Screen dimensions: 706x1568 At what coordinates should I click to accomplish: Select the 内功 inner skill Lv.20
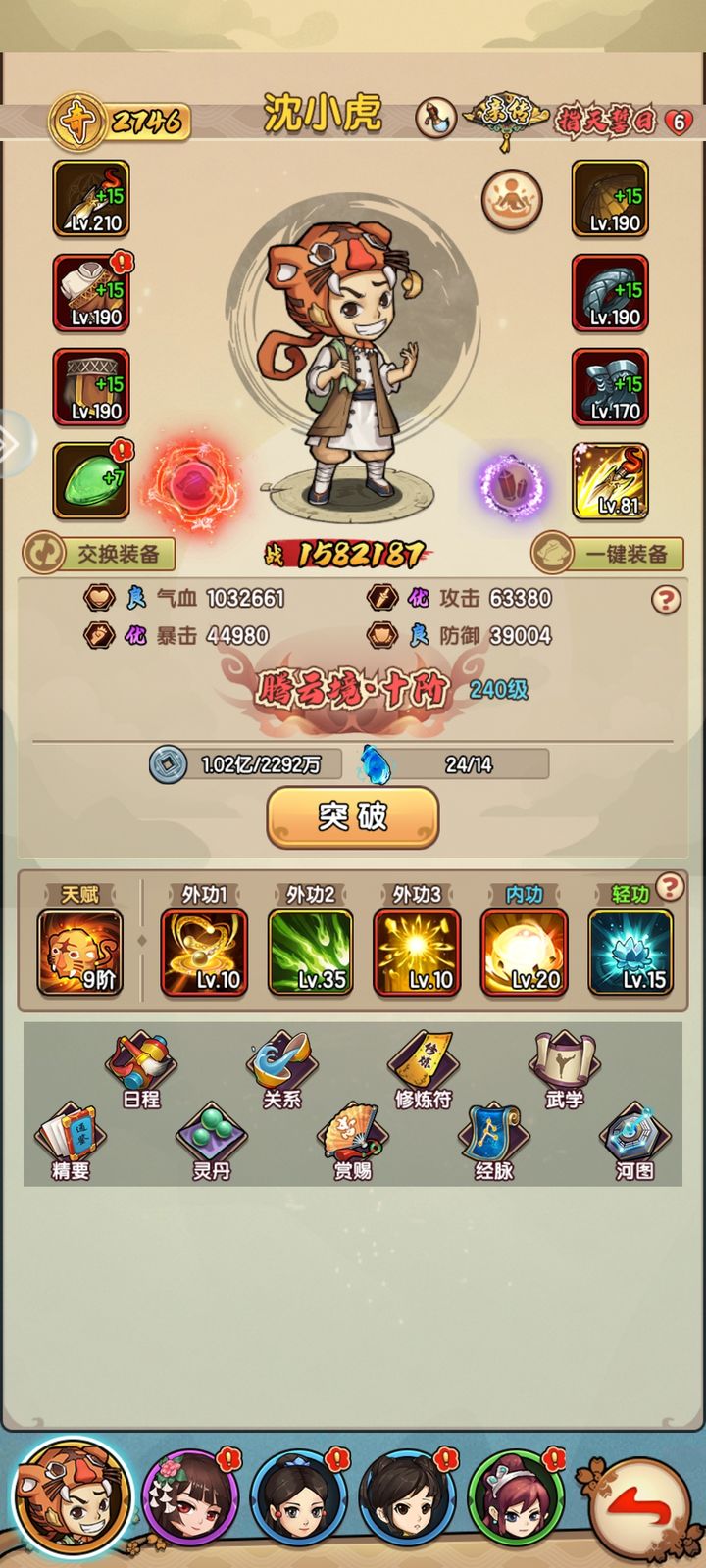point(524,953)
